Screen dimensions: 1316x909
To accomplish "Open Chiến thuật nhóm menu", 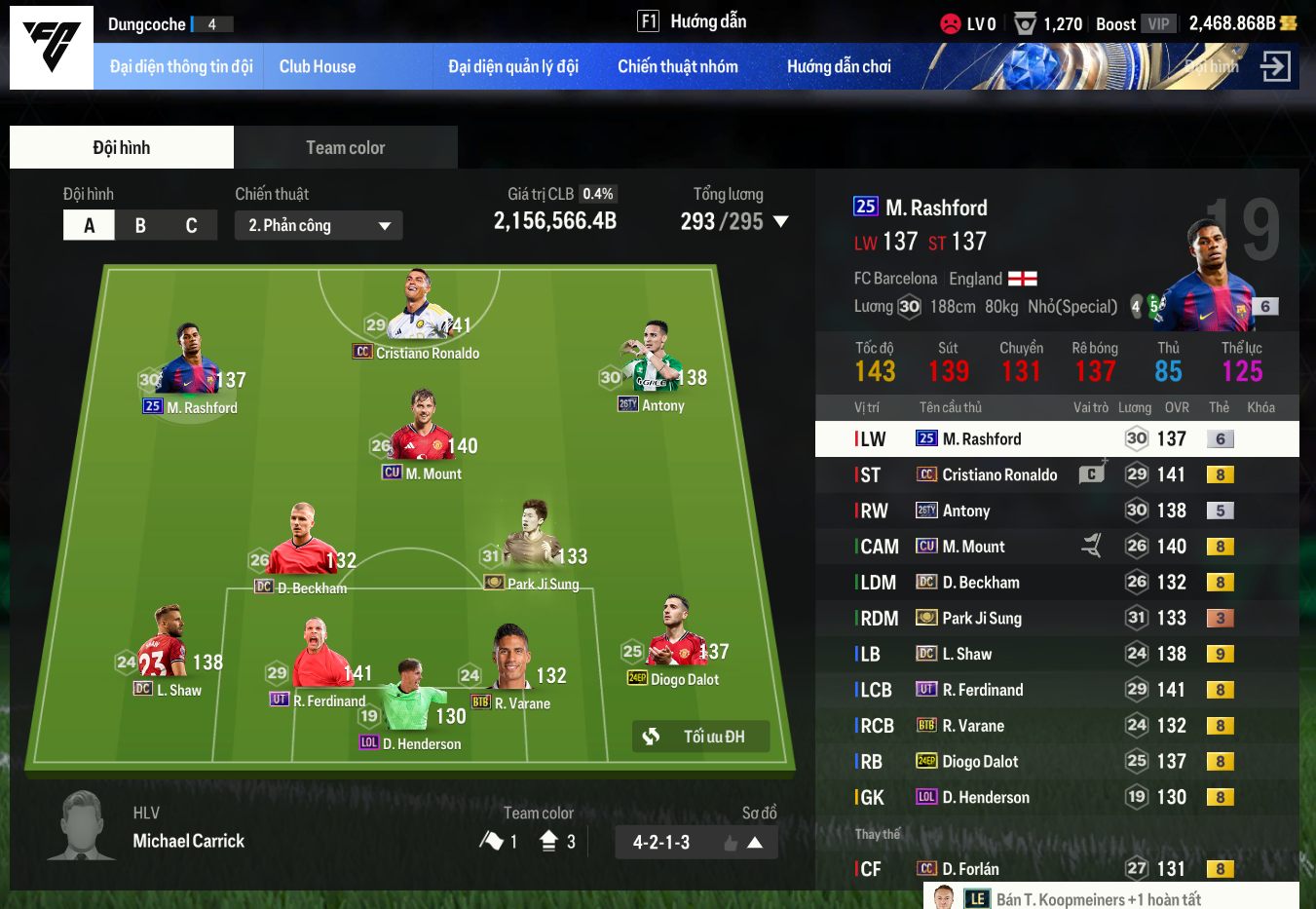I will [x=677, y=67].
